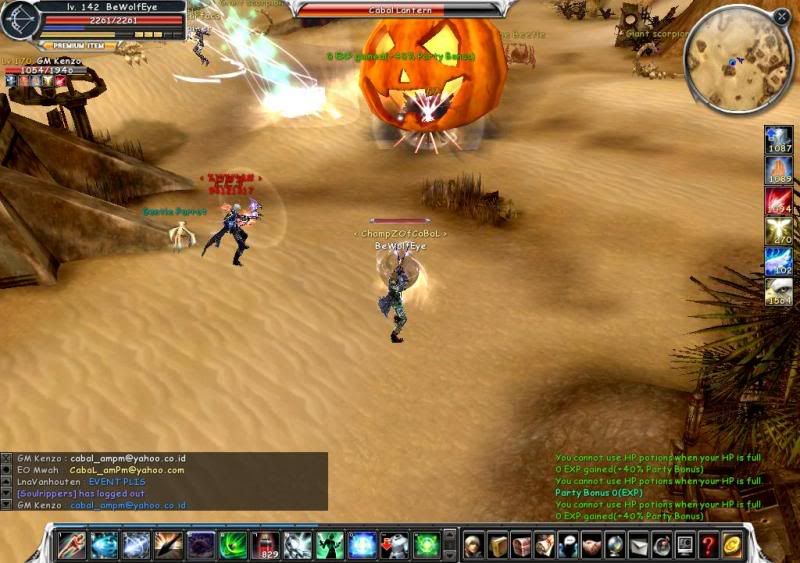The image size is (800, 563).
Task: Click the winged golden buff icon showing 270
Action: pyautogui.click(x=779, y=232)
